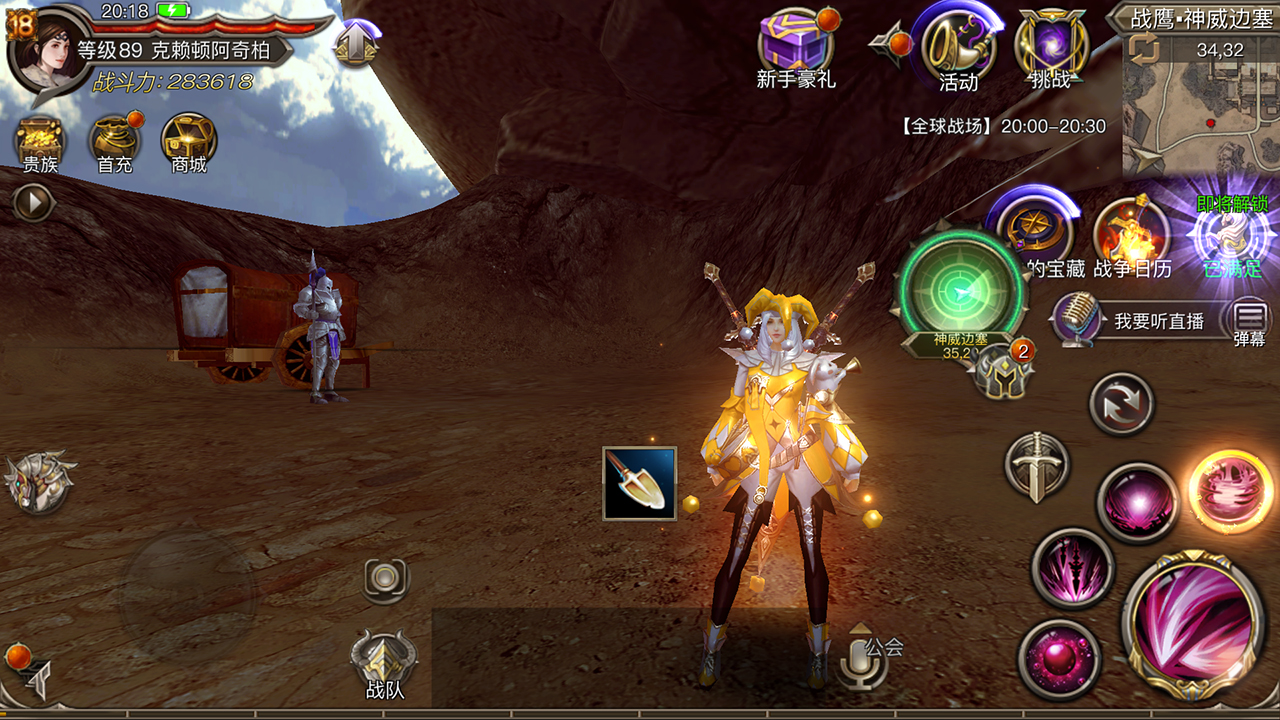Open the 贵族 noble menu
The height and width of the screenshot is (720, 1280).
coord(40,143)
